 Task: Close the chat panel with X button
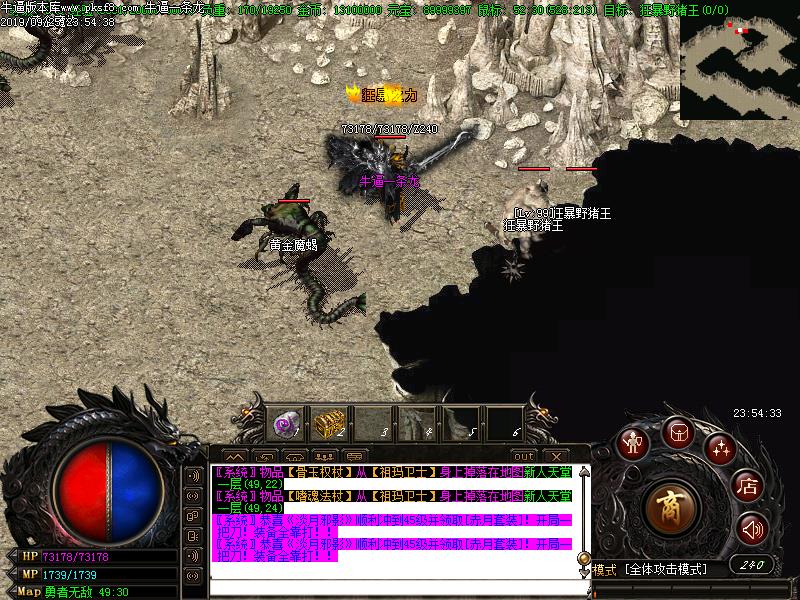553,456
